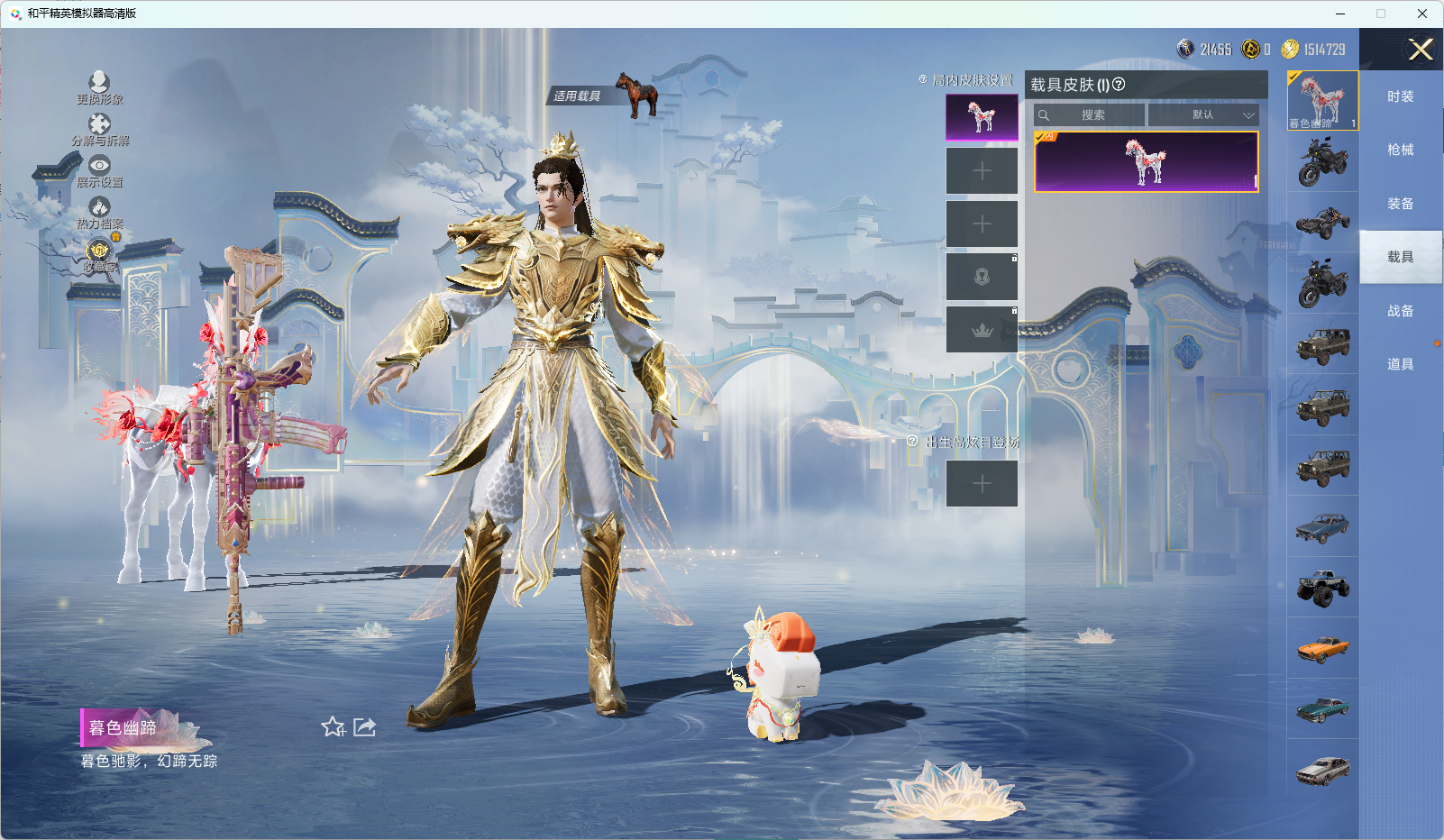This screenshot has height=840, width=1444.
Task: Open the 道具 items tab
Action: tap(1400, 364)
